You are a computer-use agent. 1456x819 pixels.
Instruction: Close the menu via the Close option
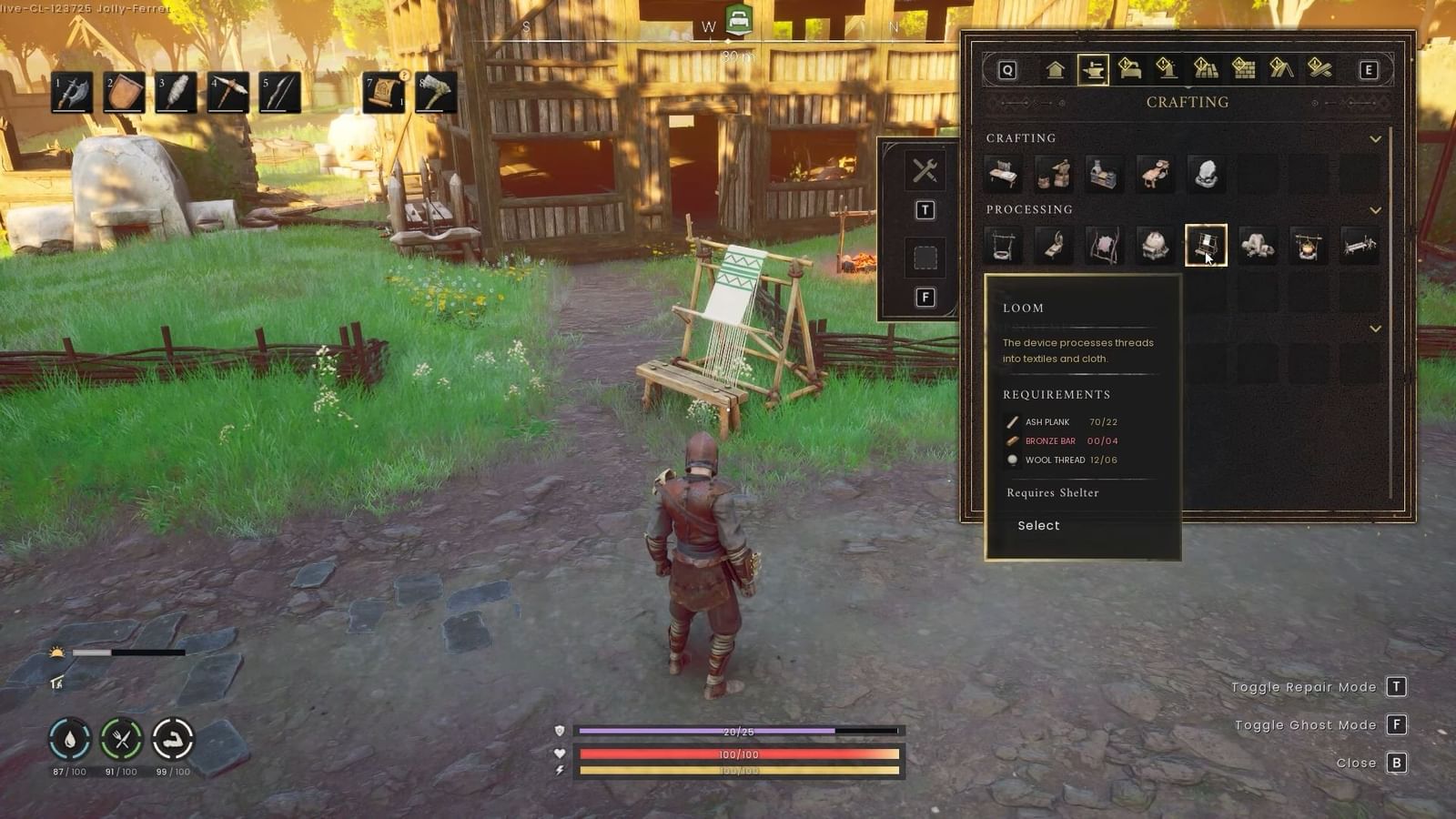click(x=1359, y=763)
